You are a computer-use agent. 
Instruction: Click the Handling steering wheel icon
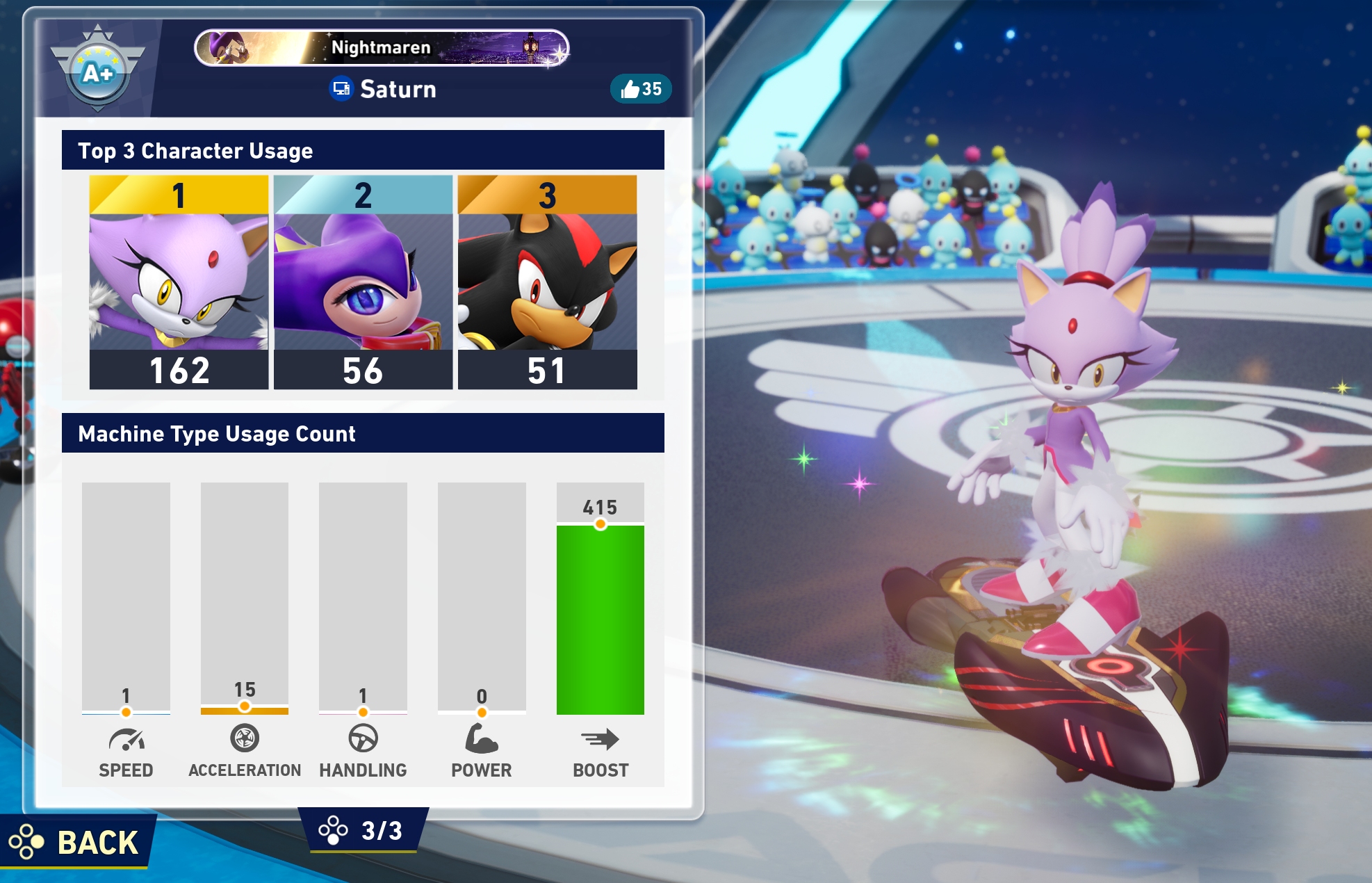[x=363, y=738]
